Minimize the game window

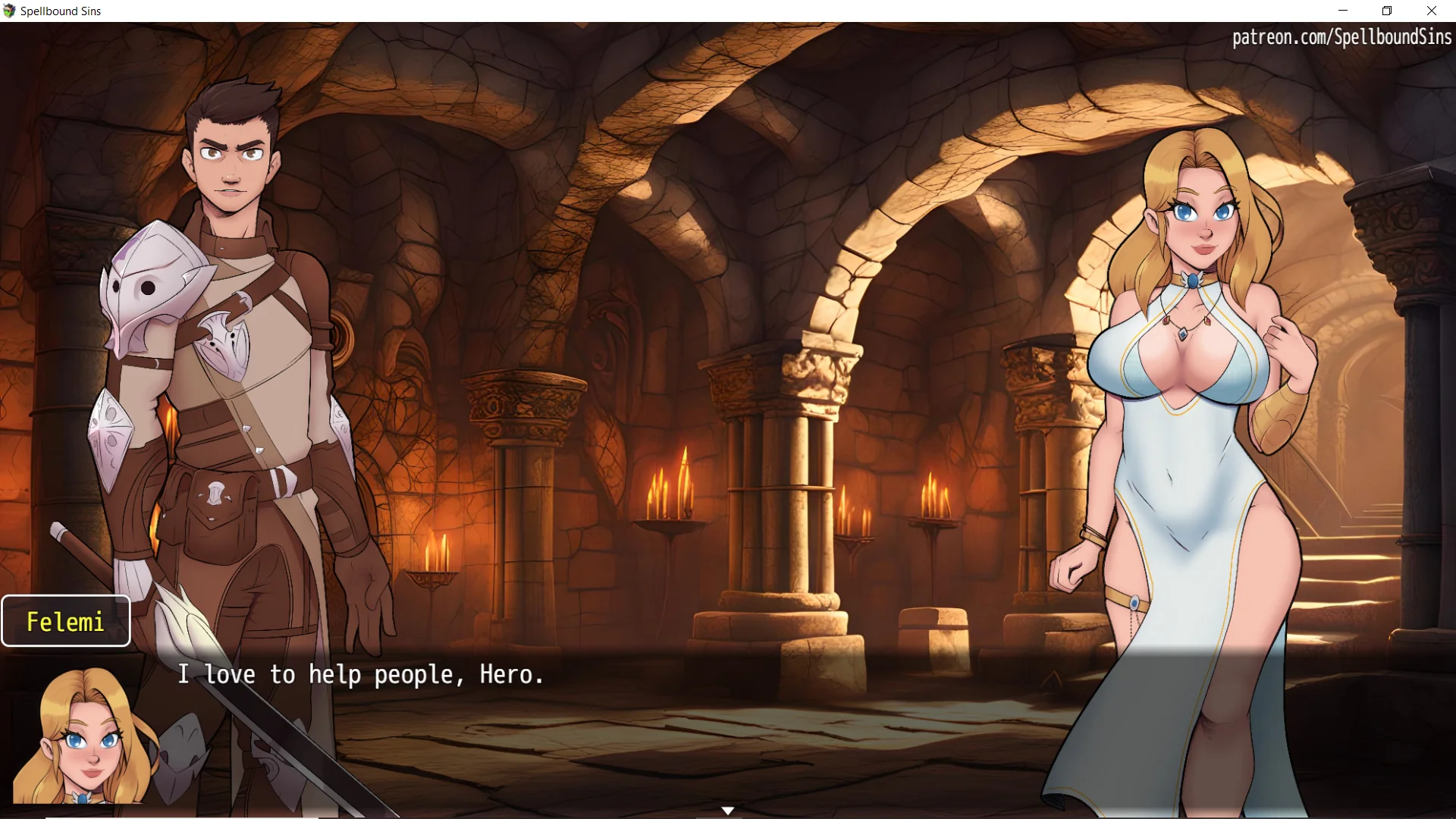point(1343,11)
